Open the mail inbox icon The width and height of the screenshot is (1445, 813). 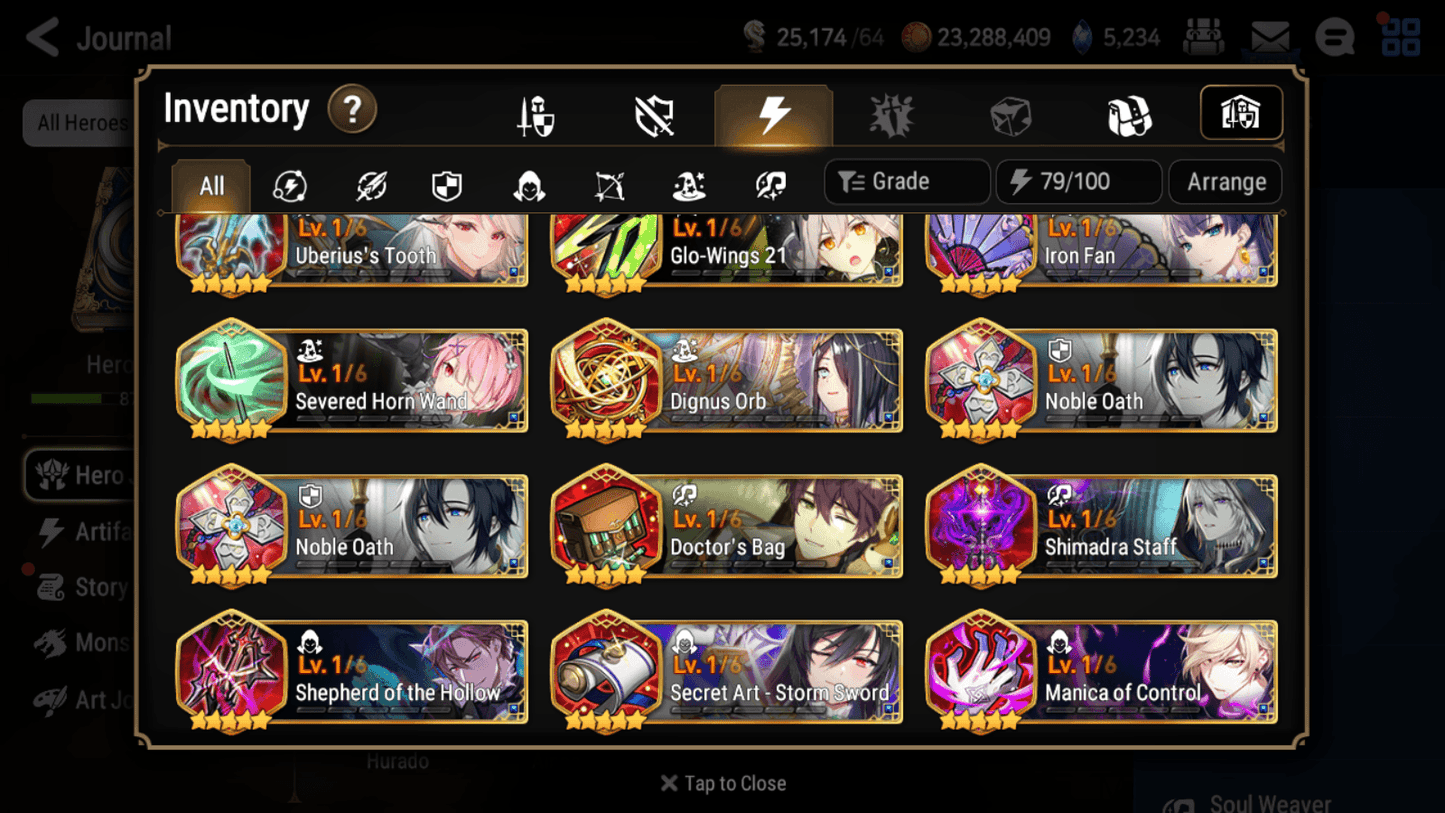(1270, 36)
